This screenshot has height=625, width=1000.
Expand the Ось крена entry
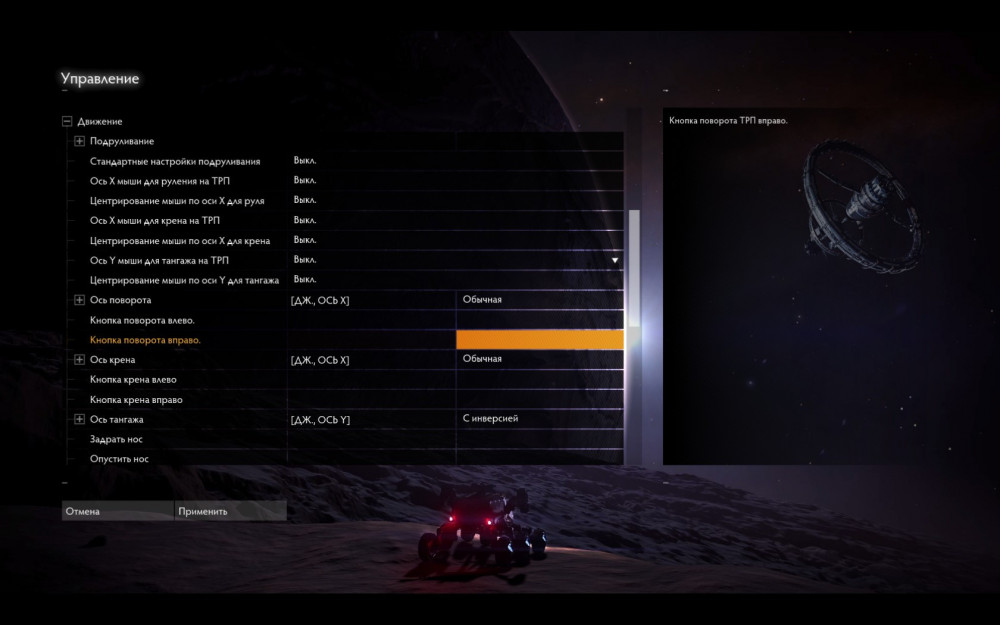pos(80,360)
